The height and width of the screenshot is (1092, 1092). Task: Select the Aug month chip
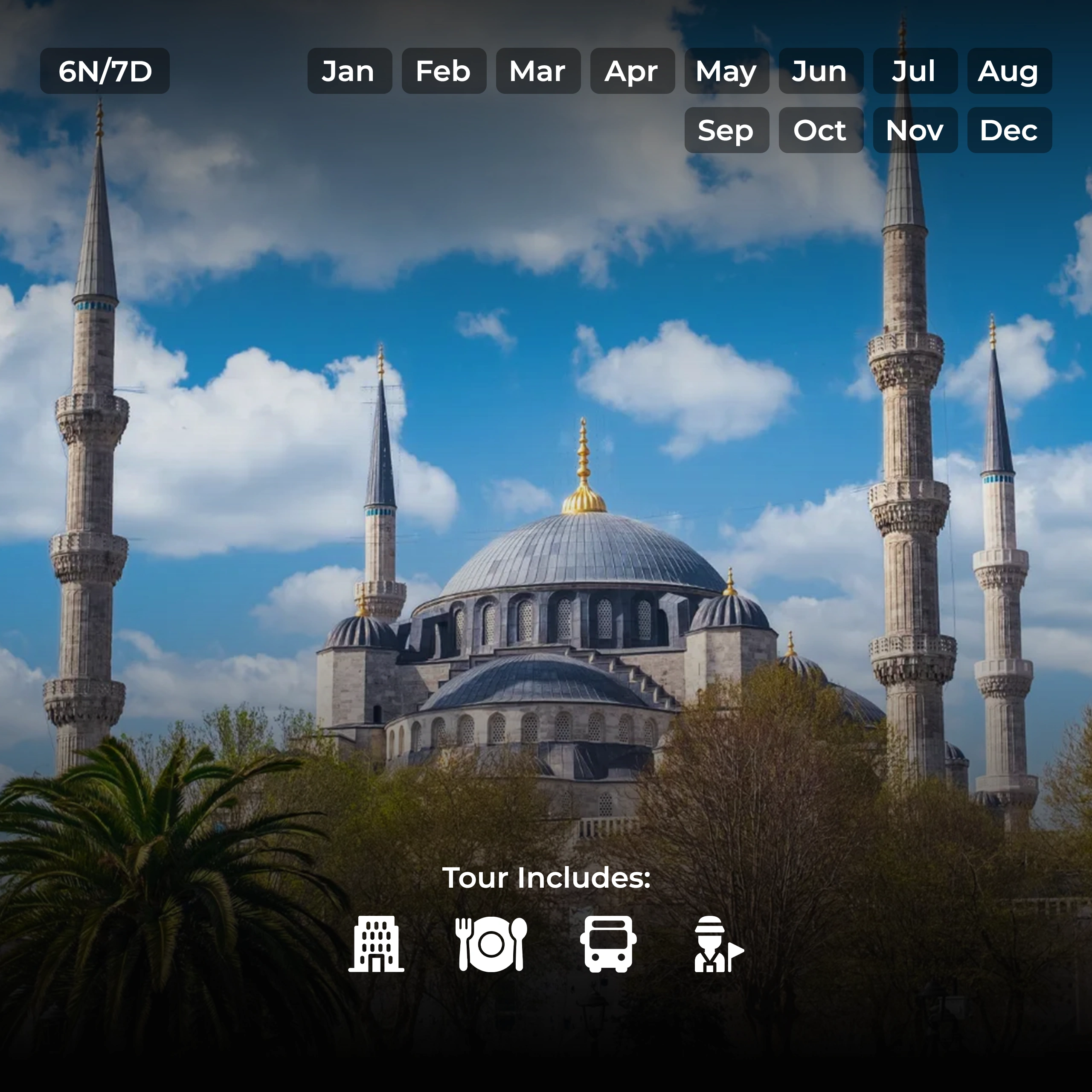point(1010,71)
